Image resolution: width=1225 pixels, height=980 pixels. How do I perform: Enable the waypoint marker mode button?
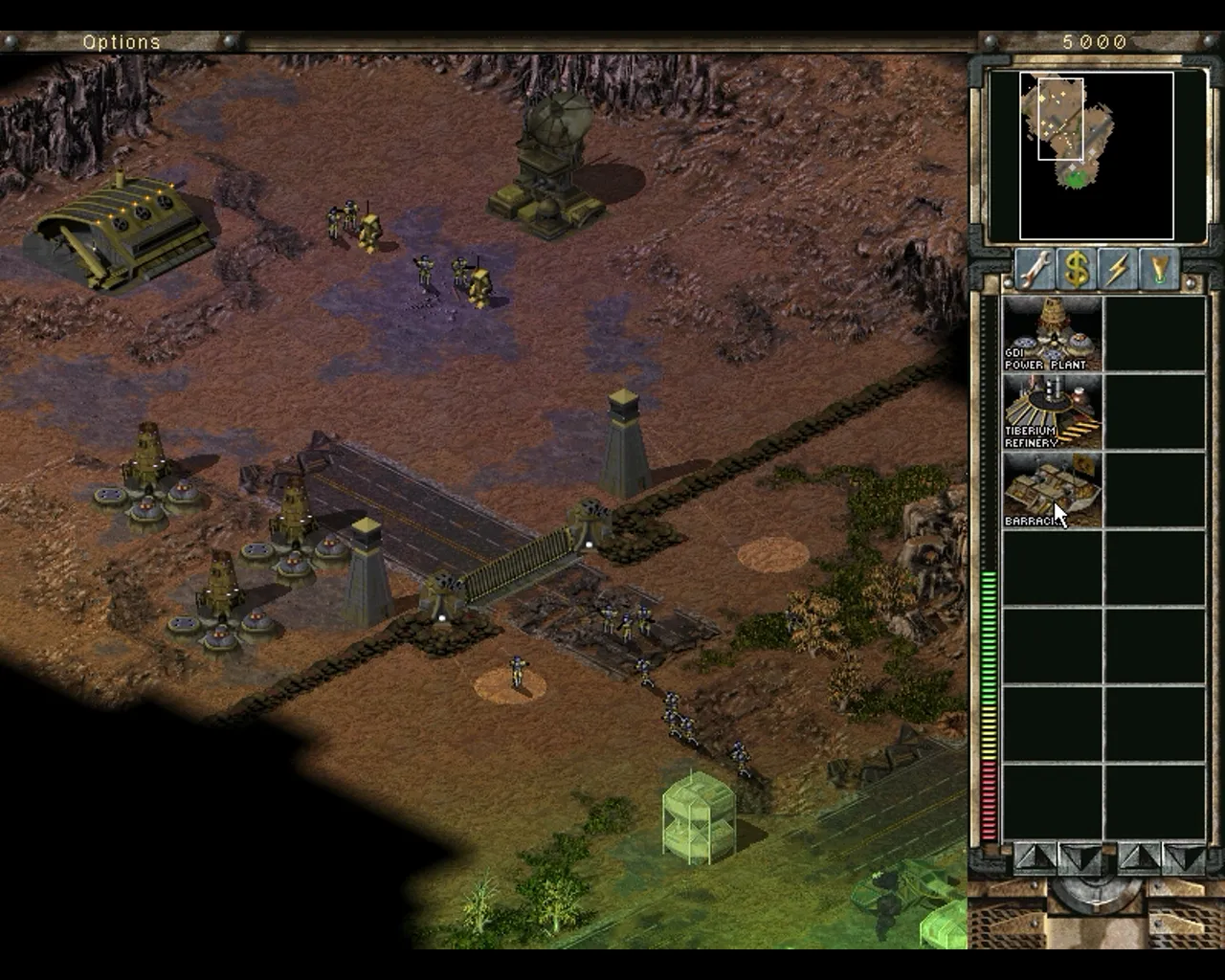point(1160,271)
